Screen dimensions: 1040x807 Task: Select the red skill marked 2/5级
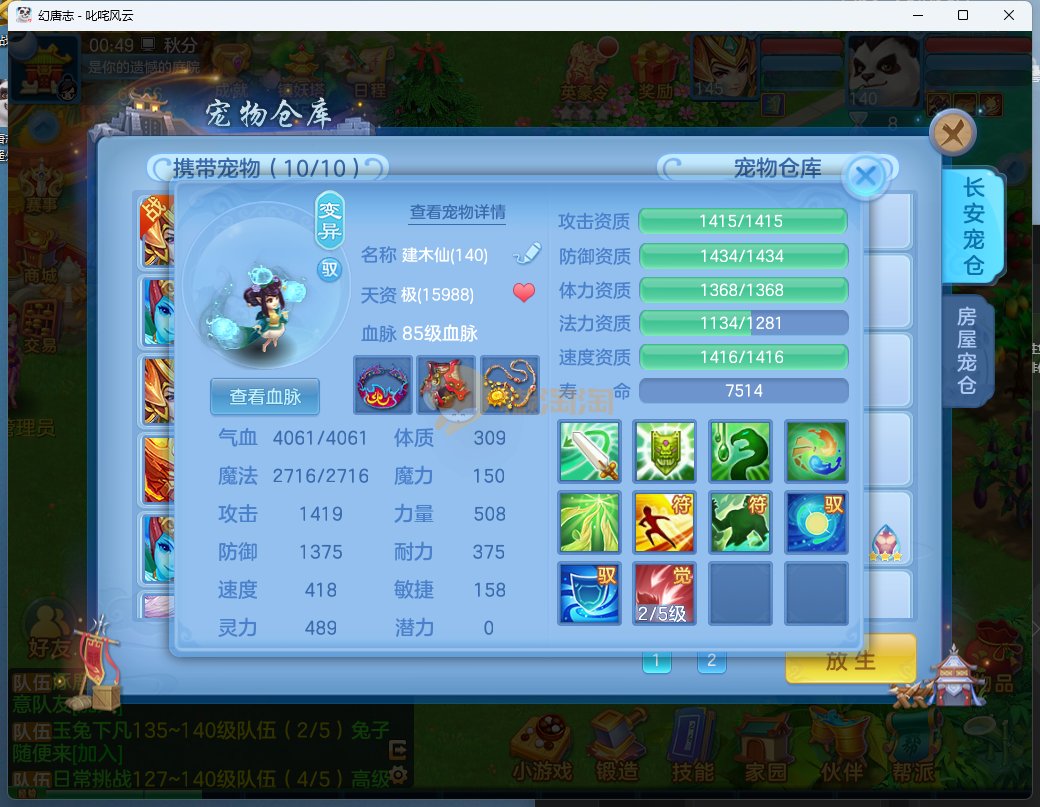tap(665, 594)
